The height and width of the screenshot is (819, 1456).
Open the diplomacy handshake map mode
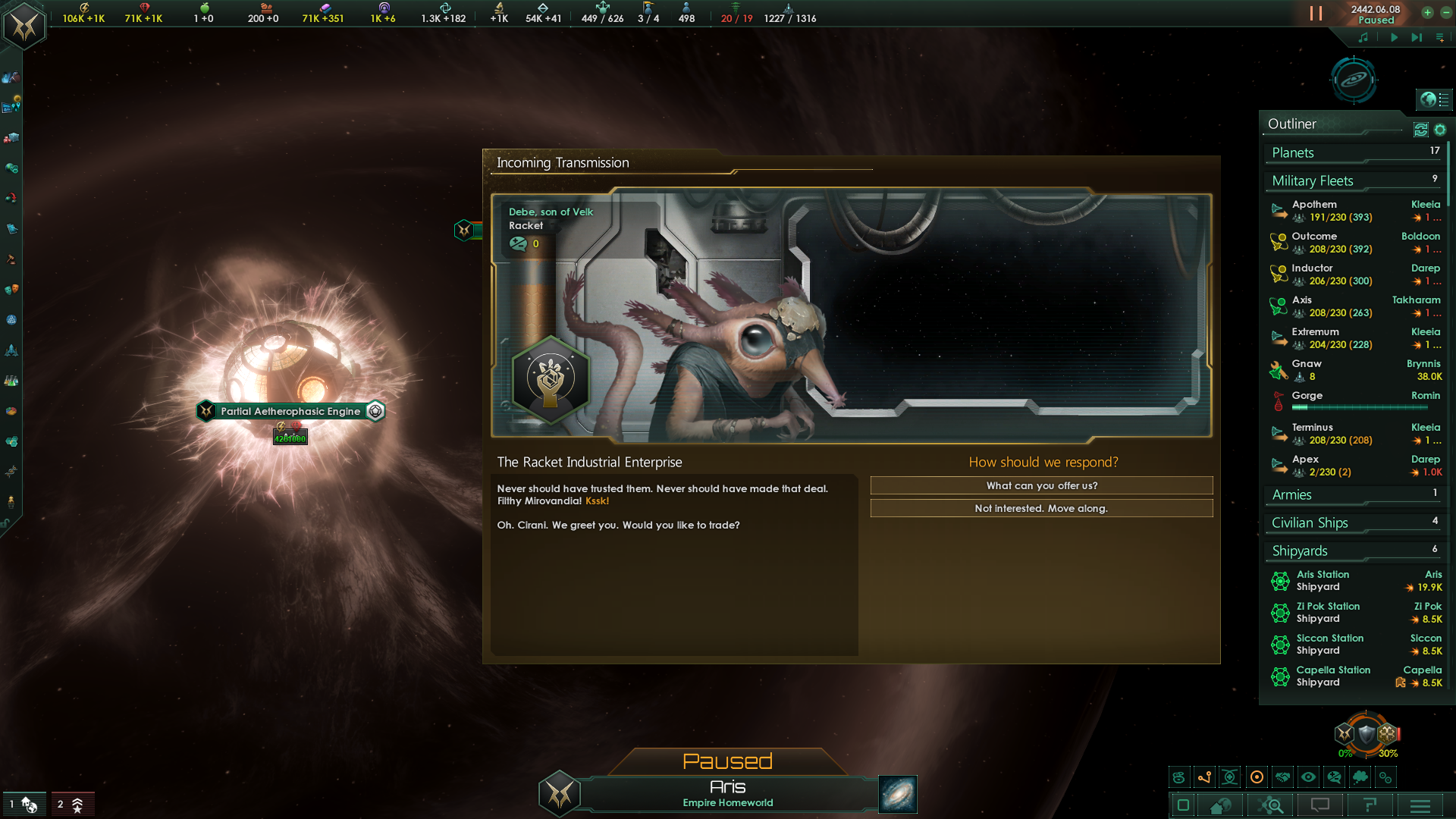pyautogui.click(x=1282, y=777)
